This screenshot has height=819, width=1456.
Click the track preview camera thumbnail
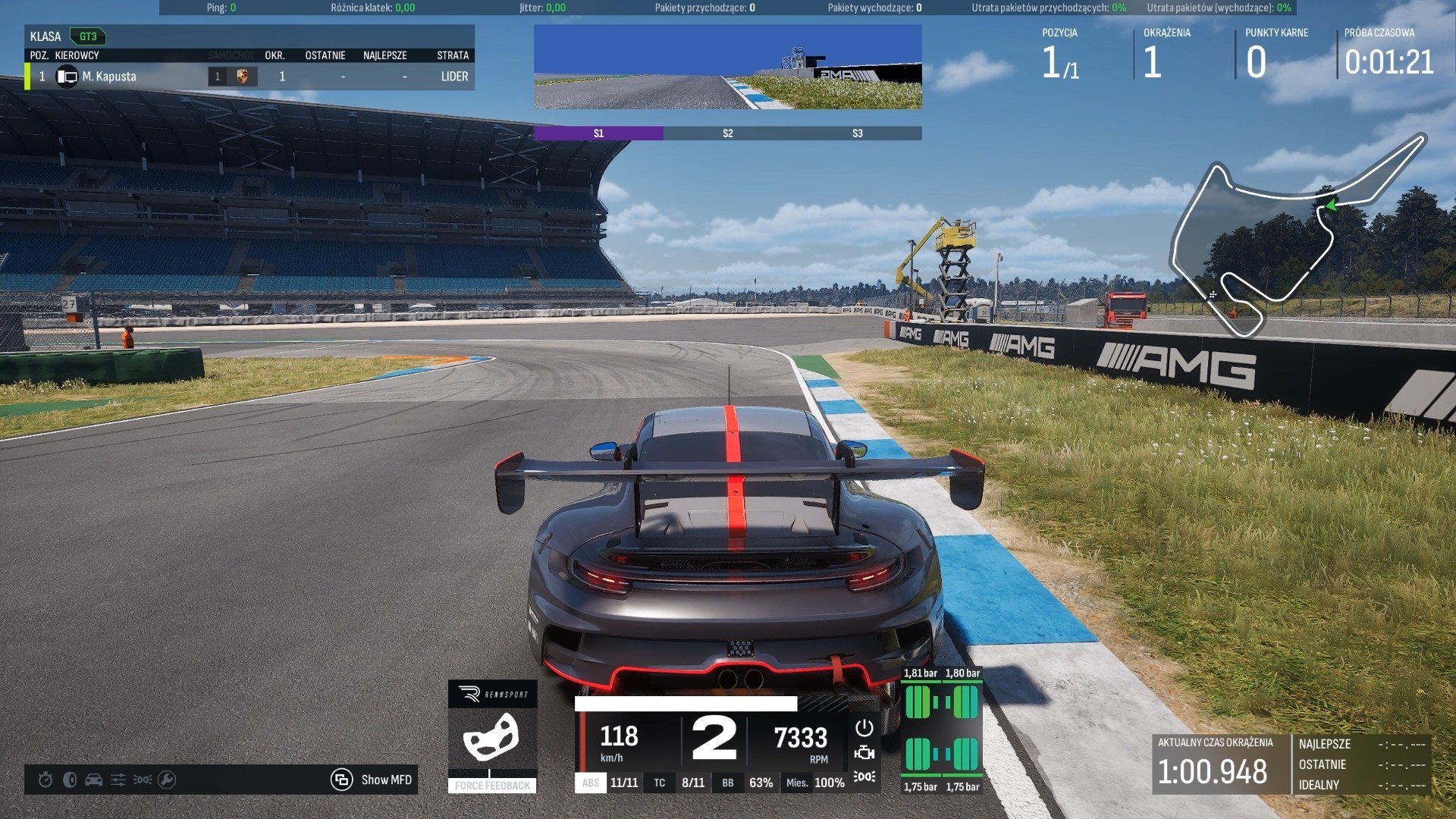coord(728,67)
